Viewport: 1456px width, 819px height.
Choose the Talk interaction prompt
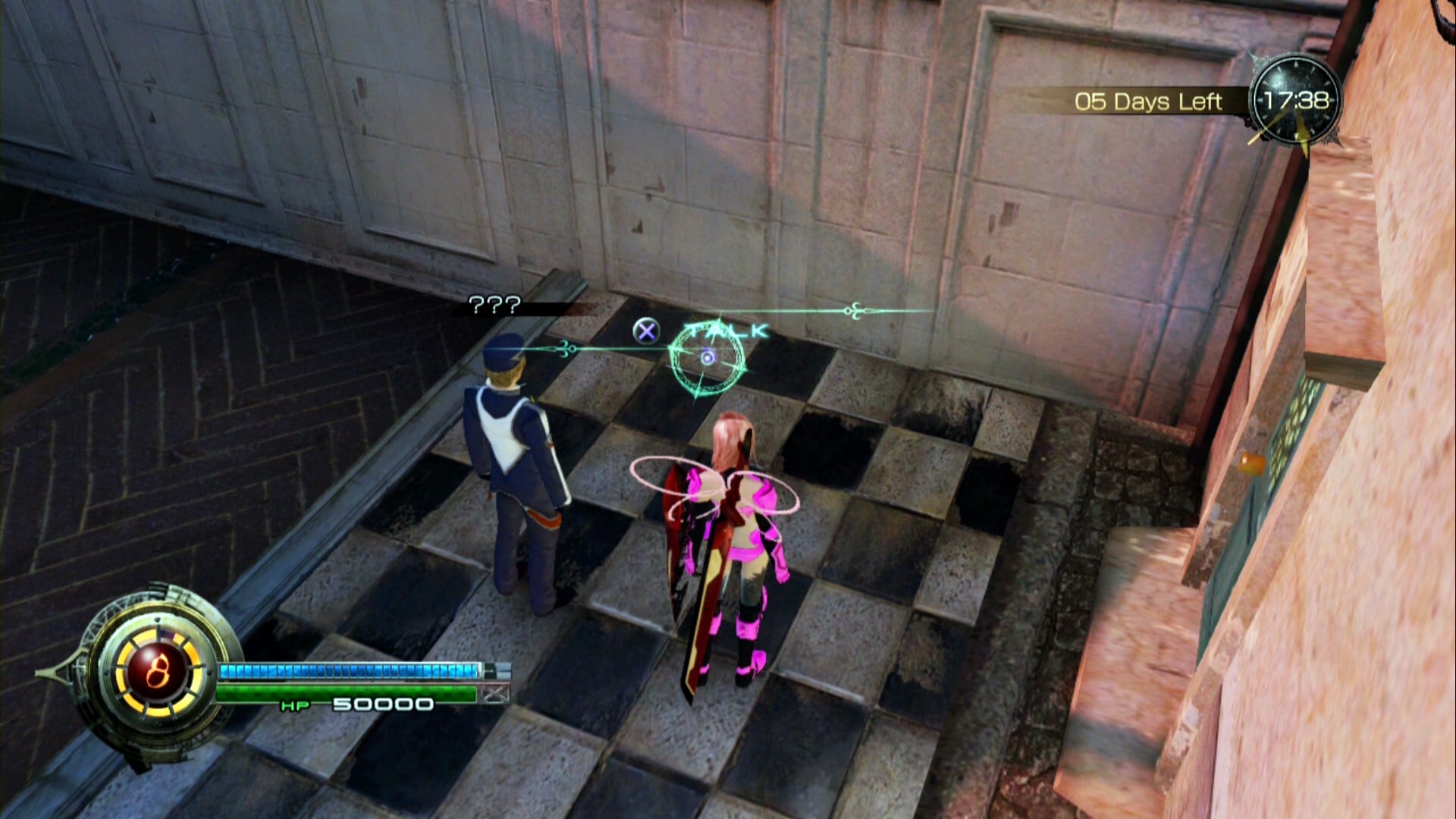coord(725,331)
